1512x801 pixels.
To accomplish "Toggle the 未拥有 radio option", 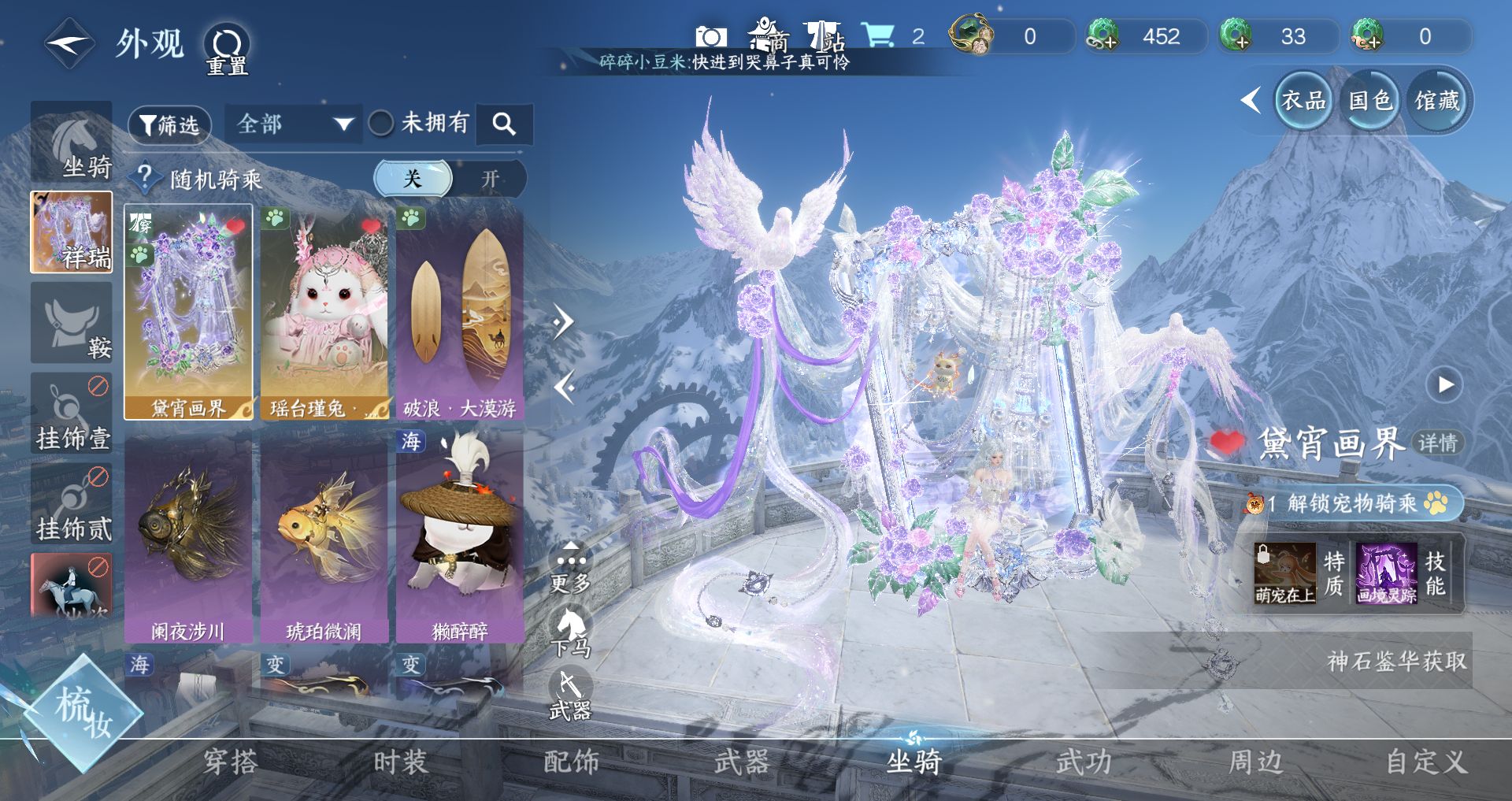I will point(382,123).
